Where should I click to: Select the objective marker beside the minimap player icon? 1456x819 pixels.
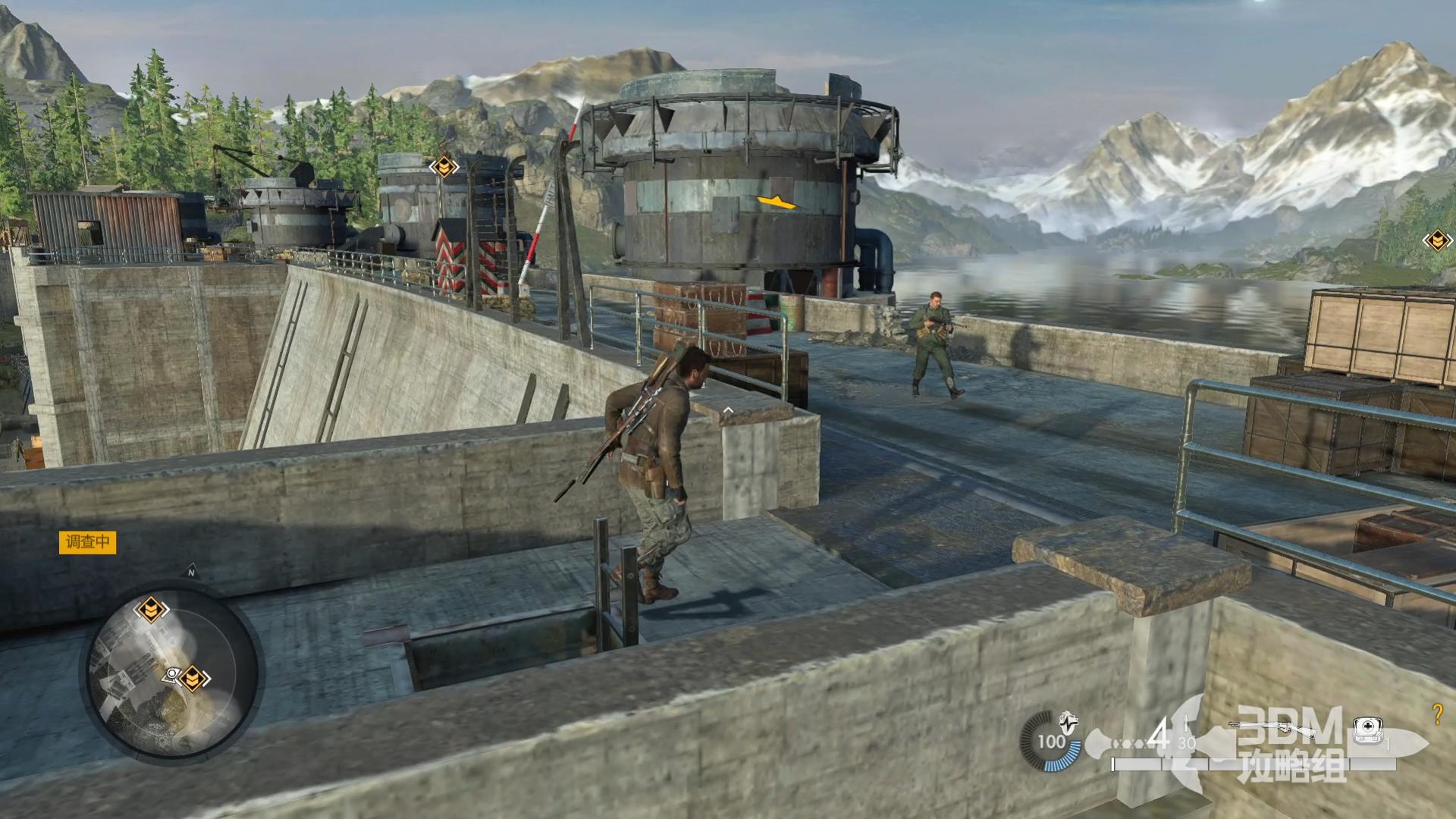pyautogui.click(x=193, y=677)
